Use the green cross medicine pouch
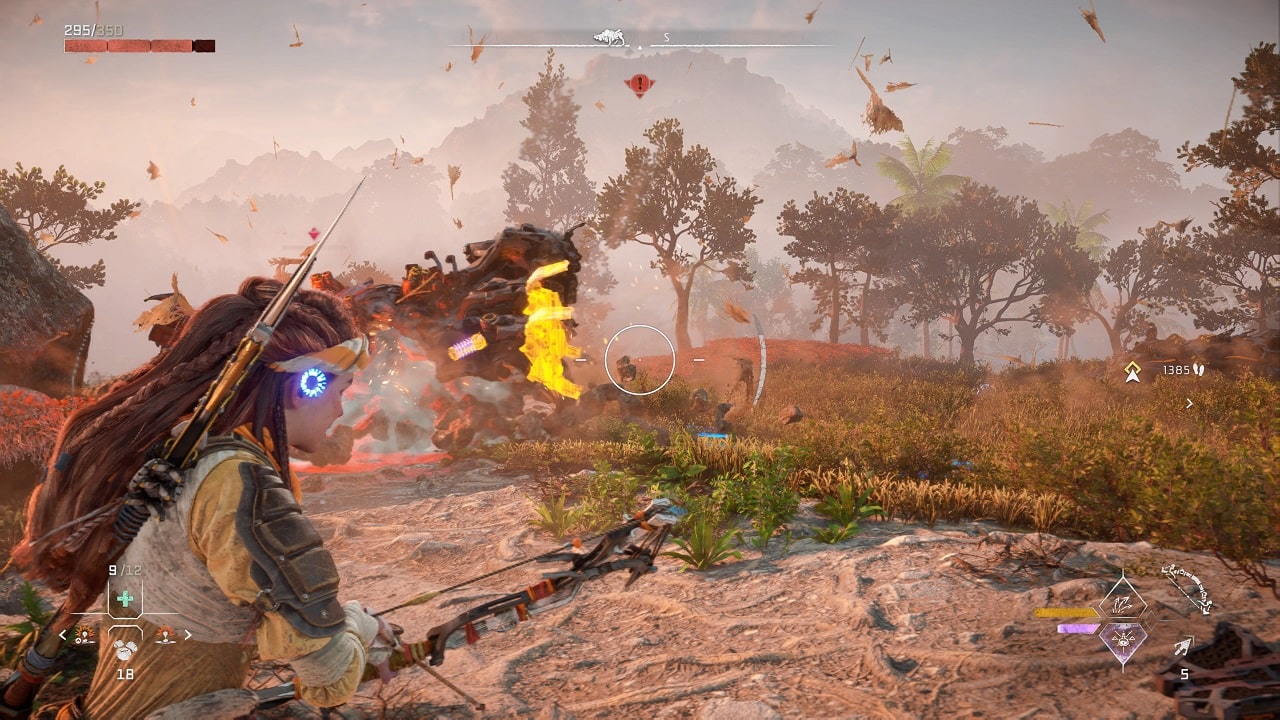Viewport: 1280px width, 720px height. point(125,599)
